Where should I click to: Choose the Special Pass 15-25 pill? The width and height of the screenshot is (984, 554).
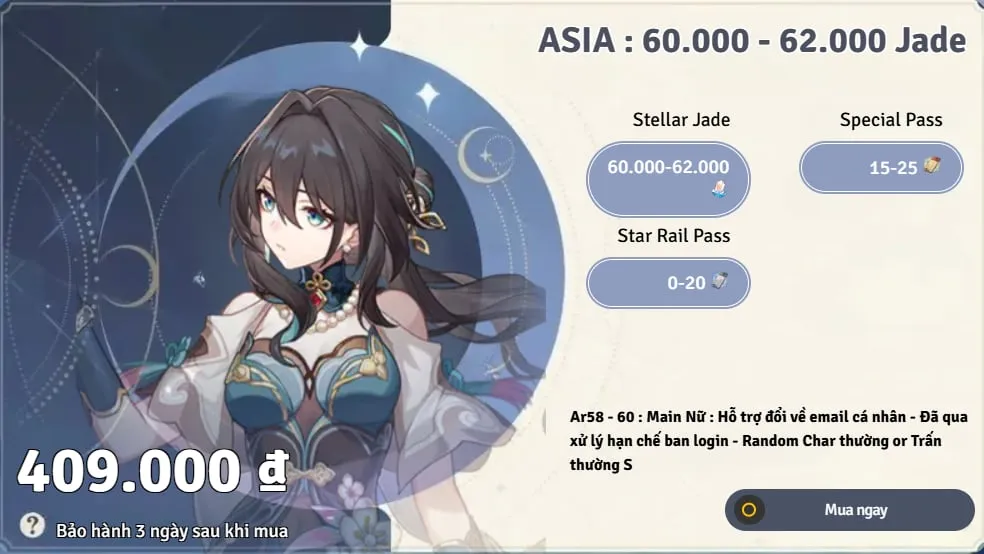(881, 167)
